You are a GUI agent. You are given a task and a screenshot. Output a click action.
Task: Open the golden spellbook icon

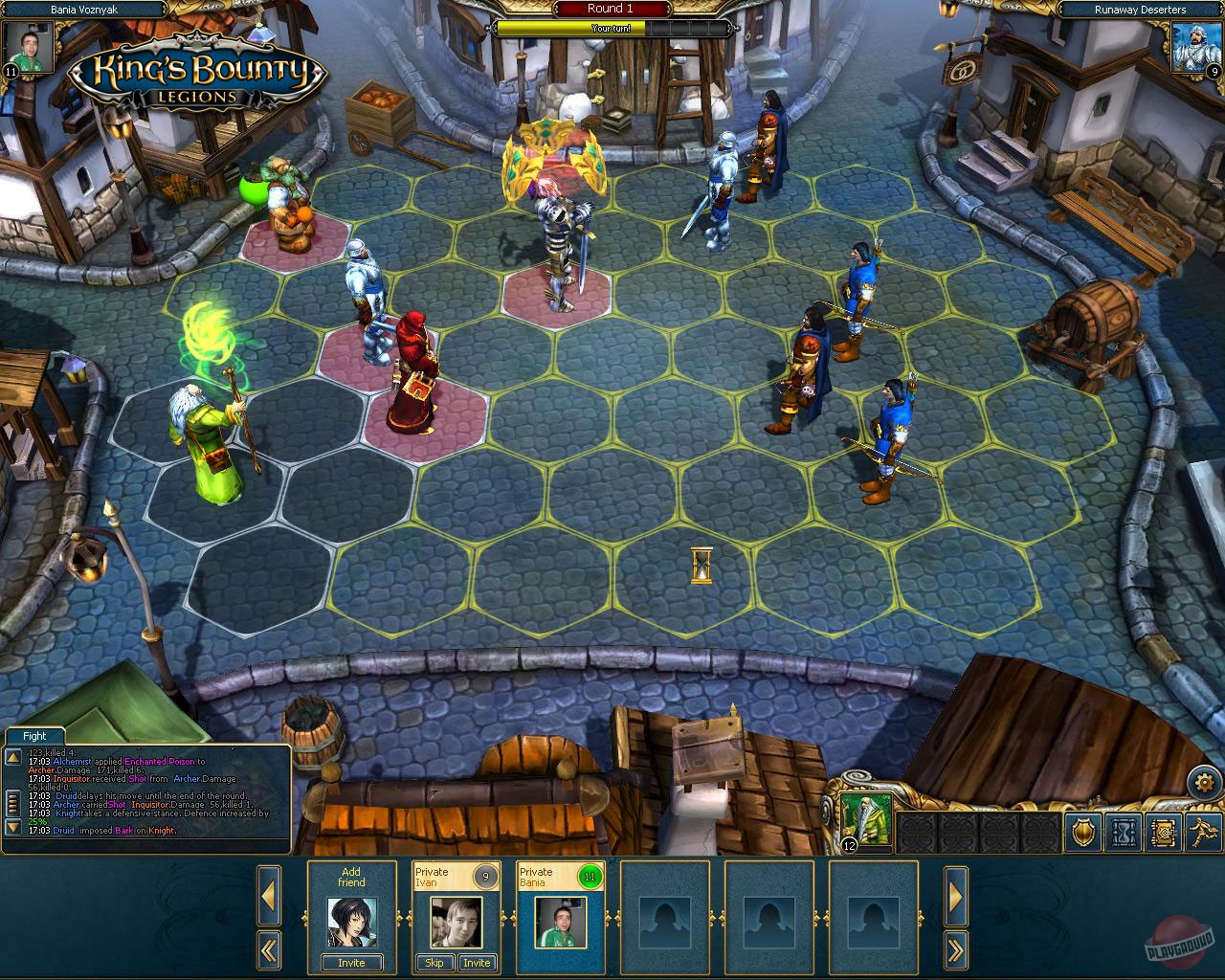1162,834
